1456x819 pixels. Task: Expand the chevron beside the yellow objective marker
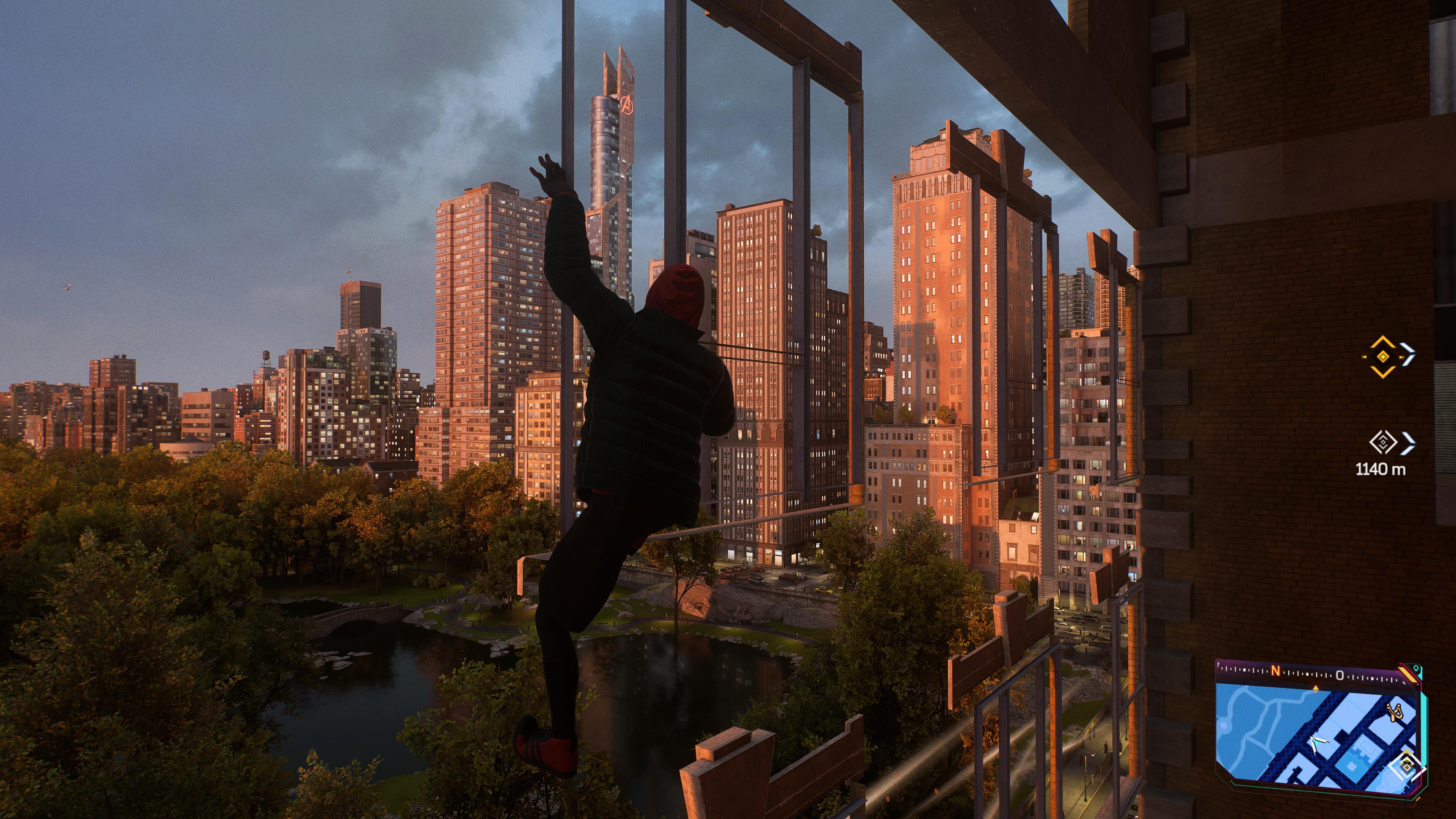pyautogui.click(x=1408, y=355)
